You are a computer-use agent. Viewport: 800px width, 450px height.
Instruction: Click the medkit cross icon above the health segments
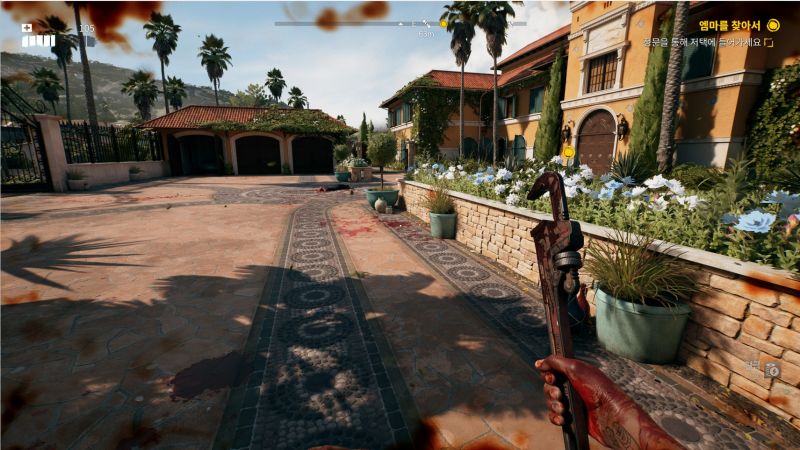point(27,28)
